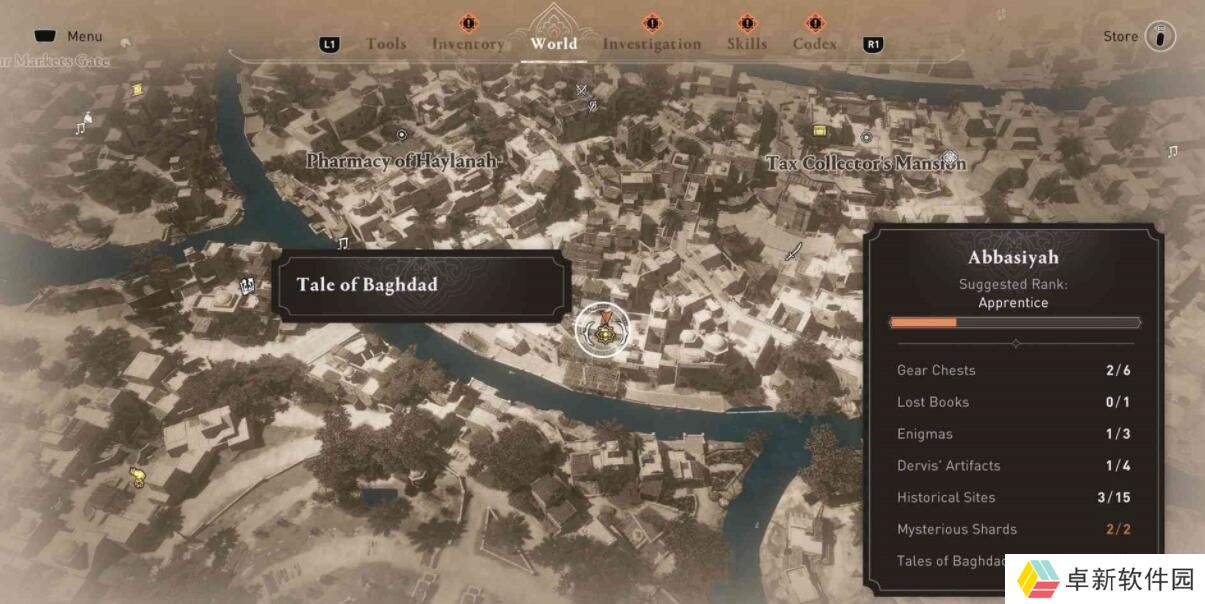This screenshot has width=1205, height=604.
Task: Go to the Investigation tab
Action: (652, 44)
